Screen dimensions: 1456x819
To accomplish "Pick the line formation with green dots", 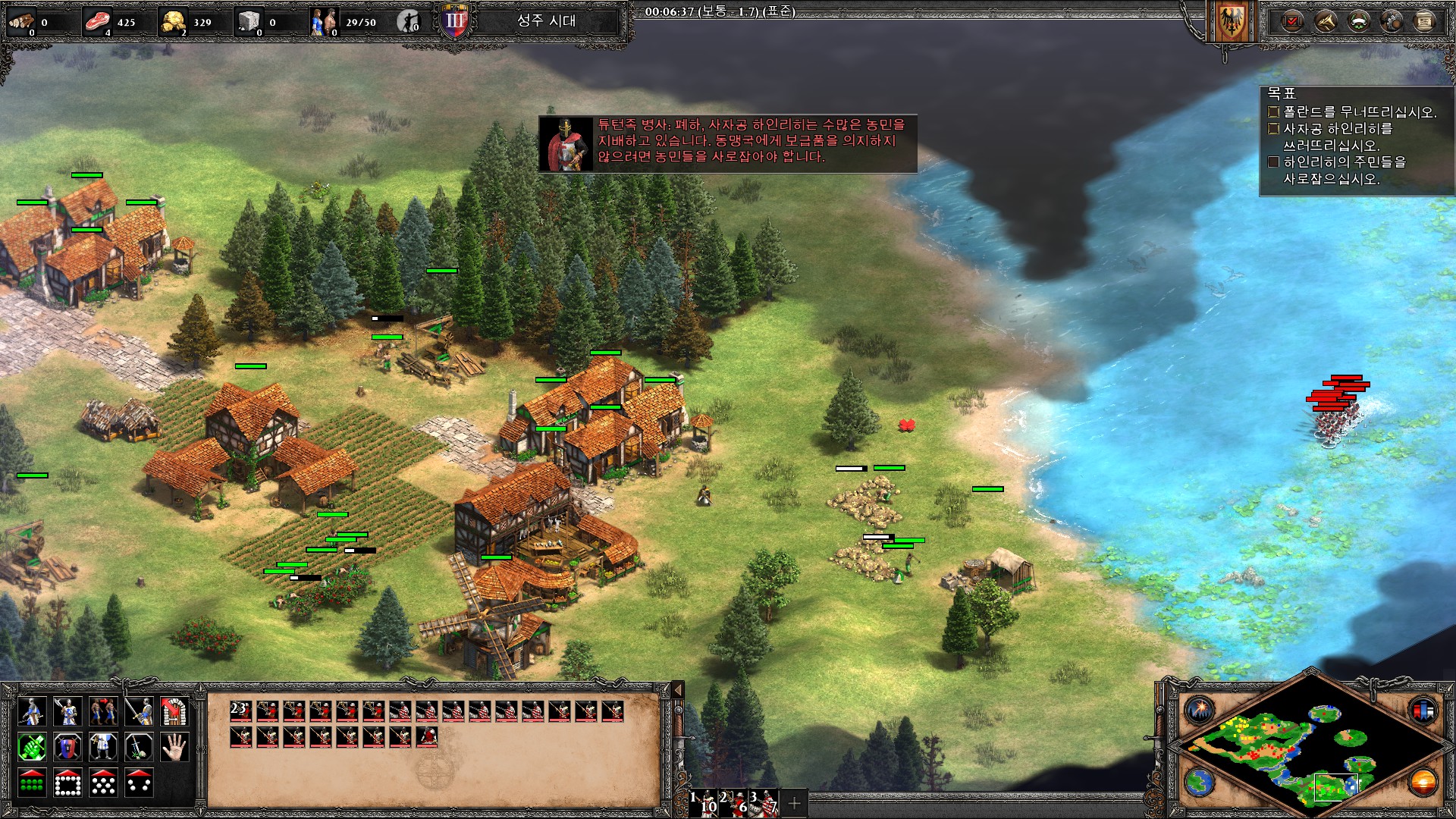I will coord(32,783).
